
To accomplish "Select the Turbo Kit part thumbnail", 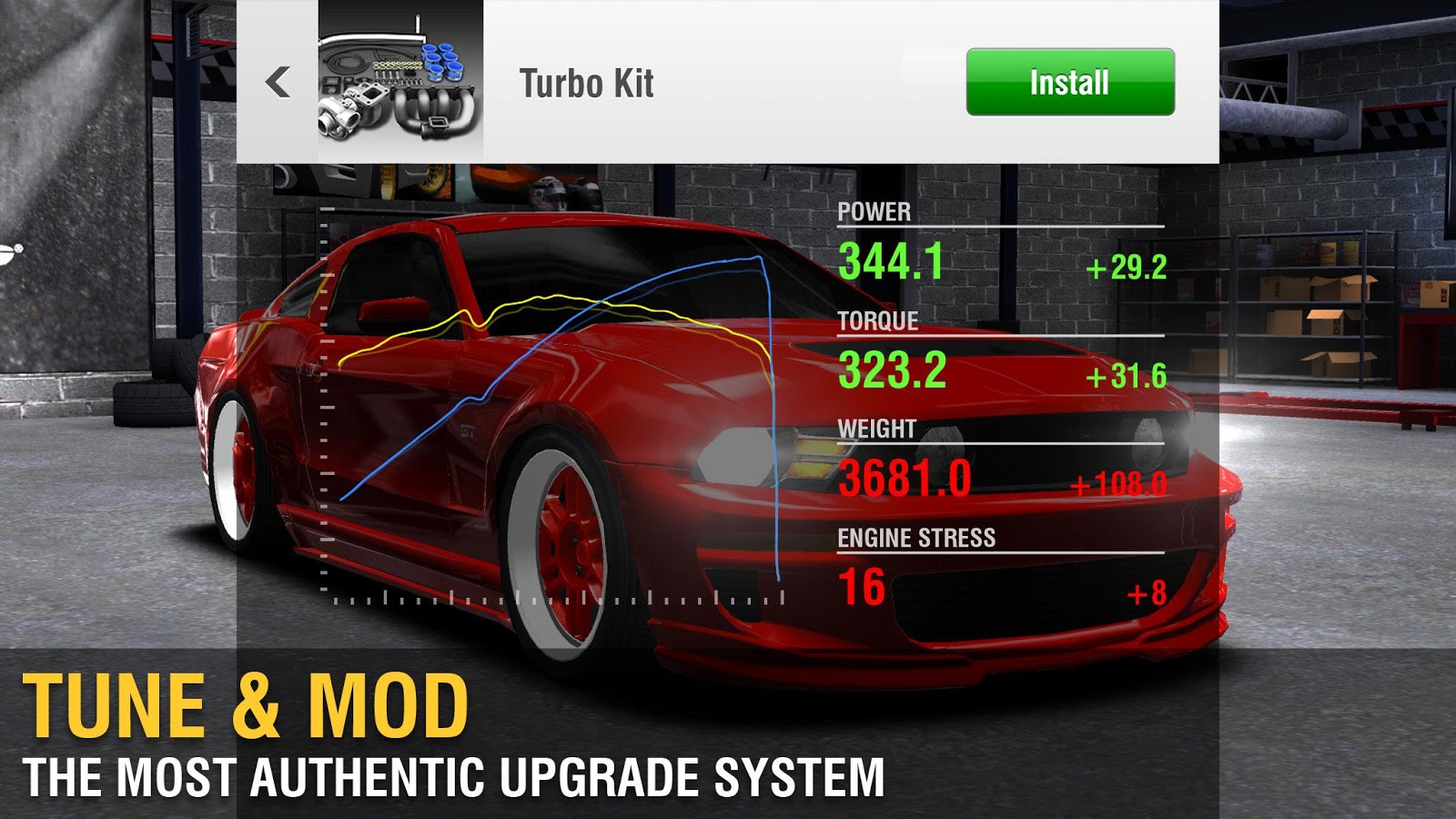I will [400, 83].
